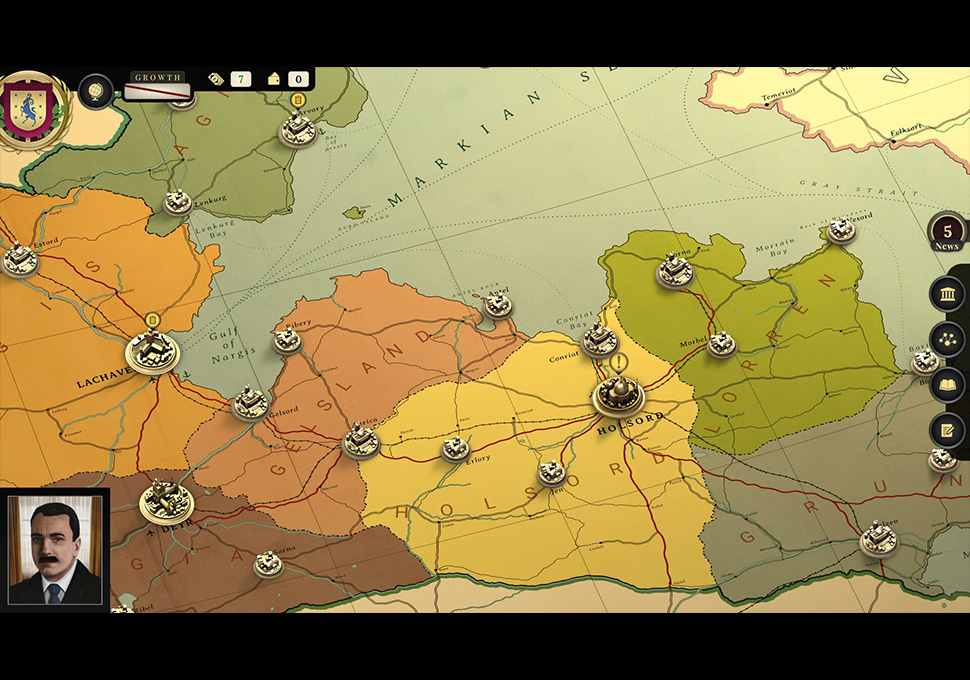This screenshot has width=970, height=680.
Task: Open the exclamation alert above Holsord
Action: 620,362
